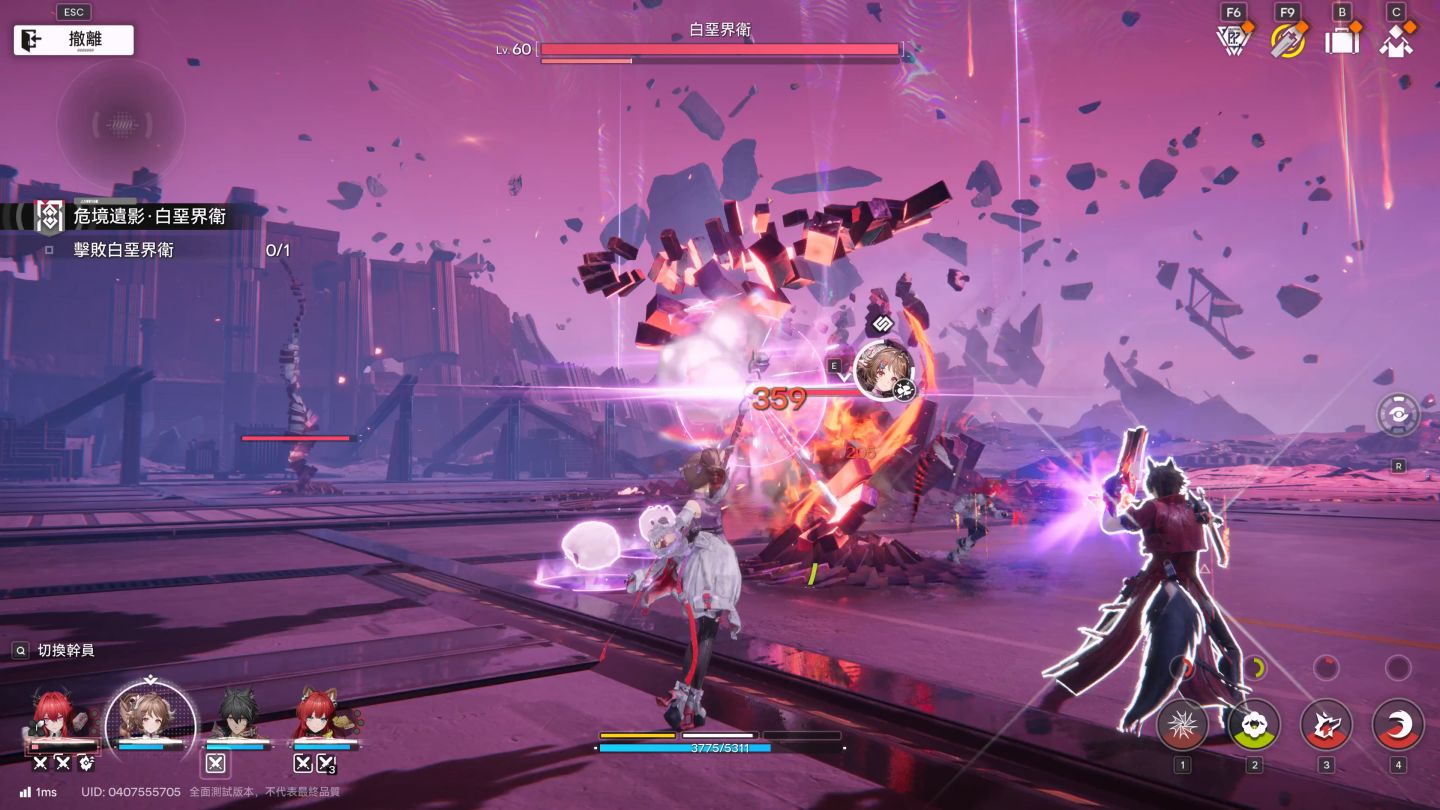Click the 撤離 retreat button
This screenshot has width=1440, height=810.
coord(74,40)
